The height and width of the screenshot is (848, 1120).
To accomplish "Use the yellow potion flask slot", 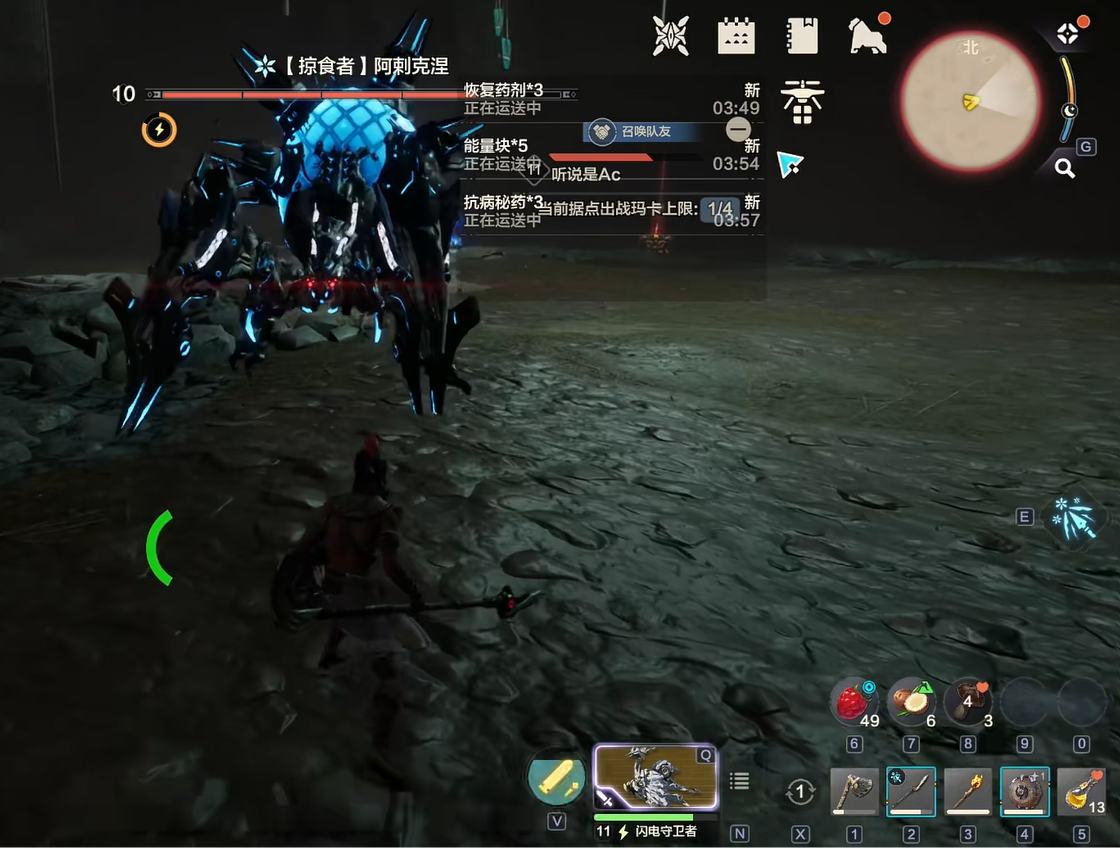I will tap(1081, 792).
